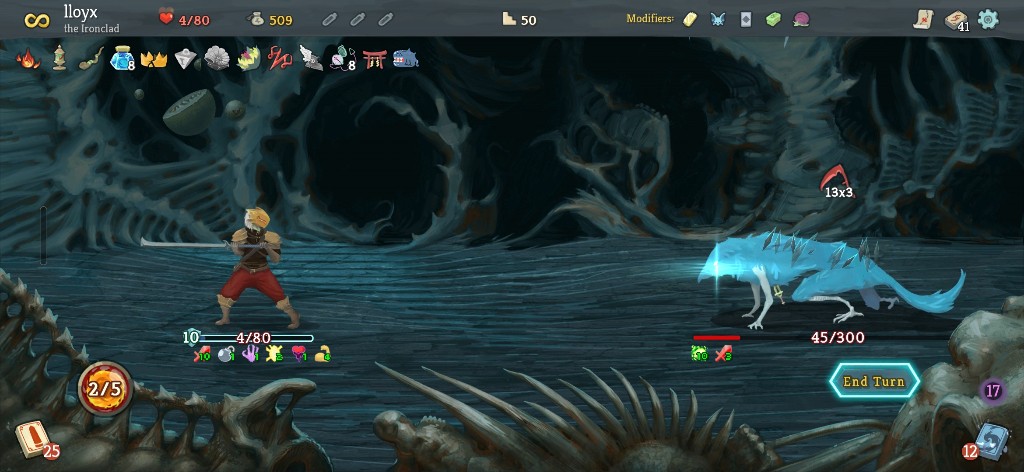Inspect the red torii gate relic

(375, 59)
